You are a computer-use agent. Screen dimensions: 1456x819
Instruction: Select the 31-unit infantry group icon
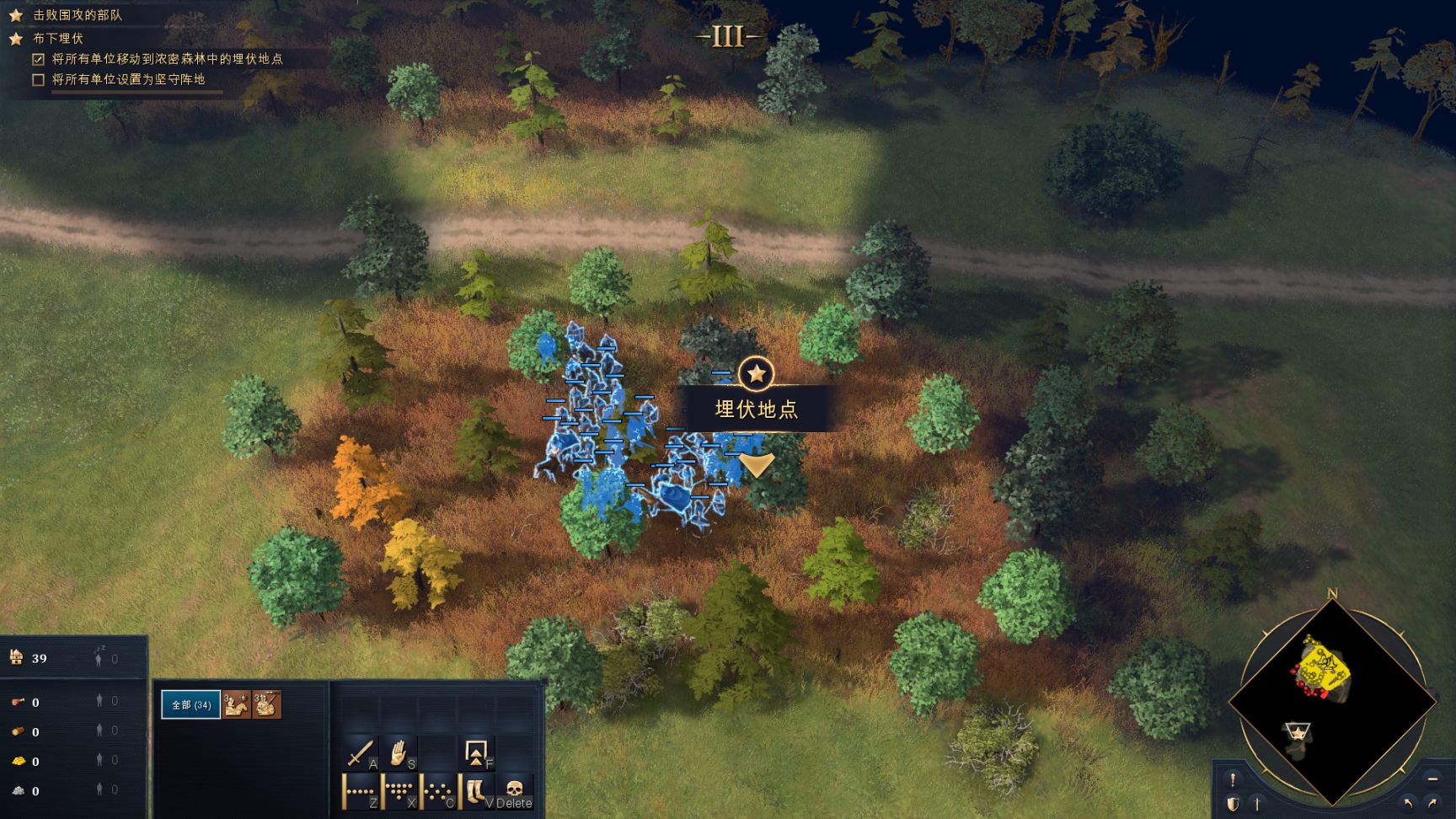click(266, 704)
